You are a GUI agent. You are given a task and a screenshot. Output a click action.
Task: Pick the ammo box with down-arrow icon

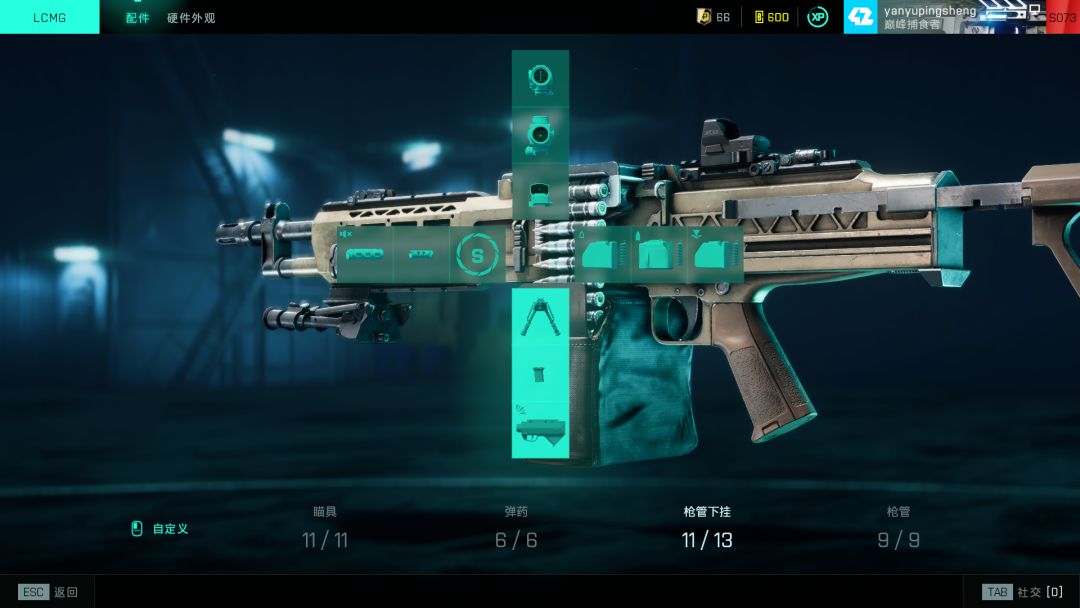coord(714,254)
